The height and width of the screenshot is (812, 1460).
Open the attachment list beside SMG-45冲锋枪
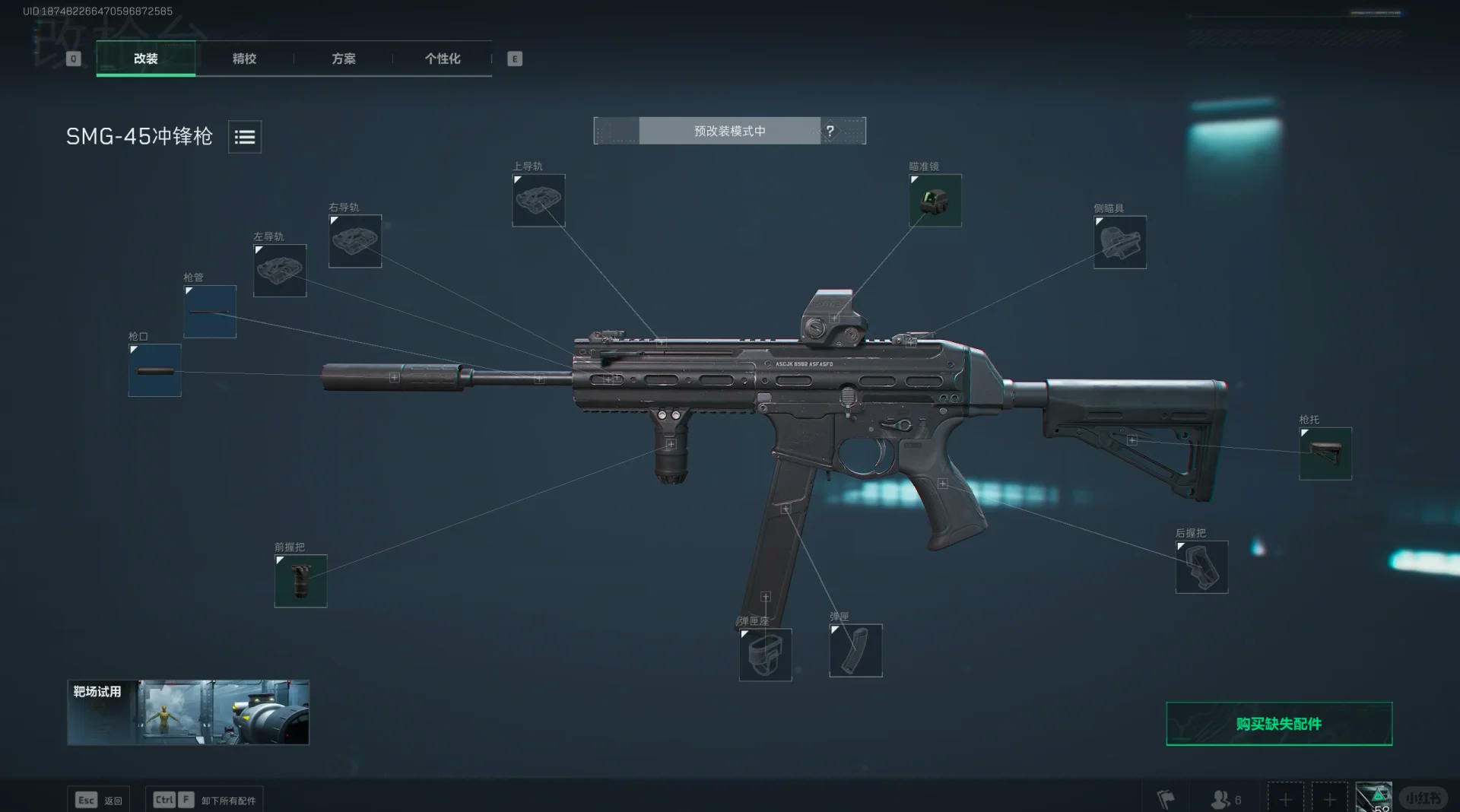[x=244, y=137]
